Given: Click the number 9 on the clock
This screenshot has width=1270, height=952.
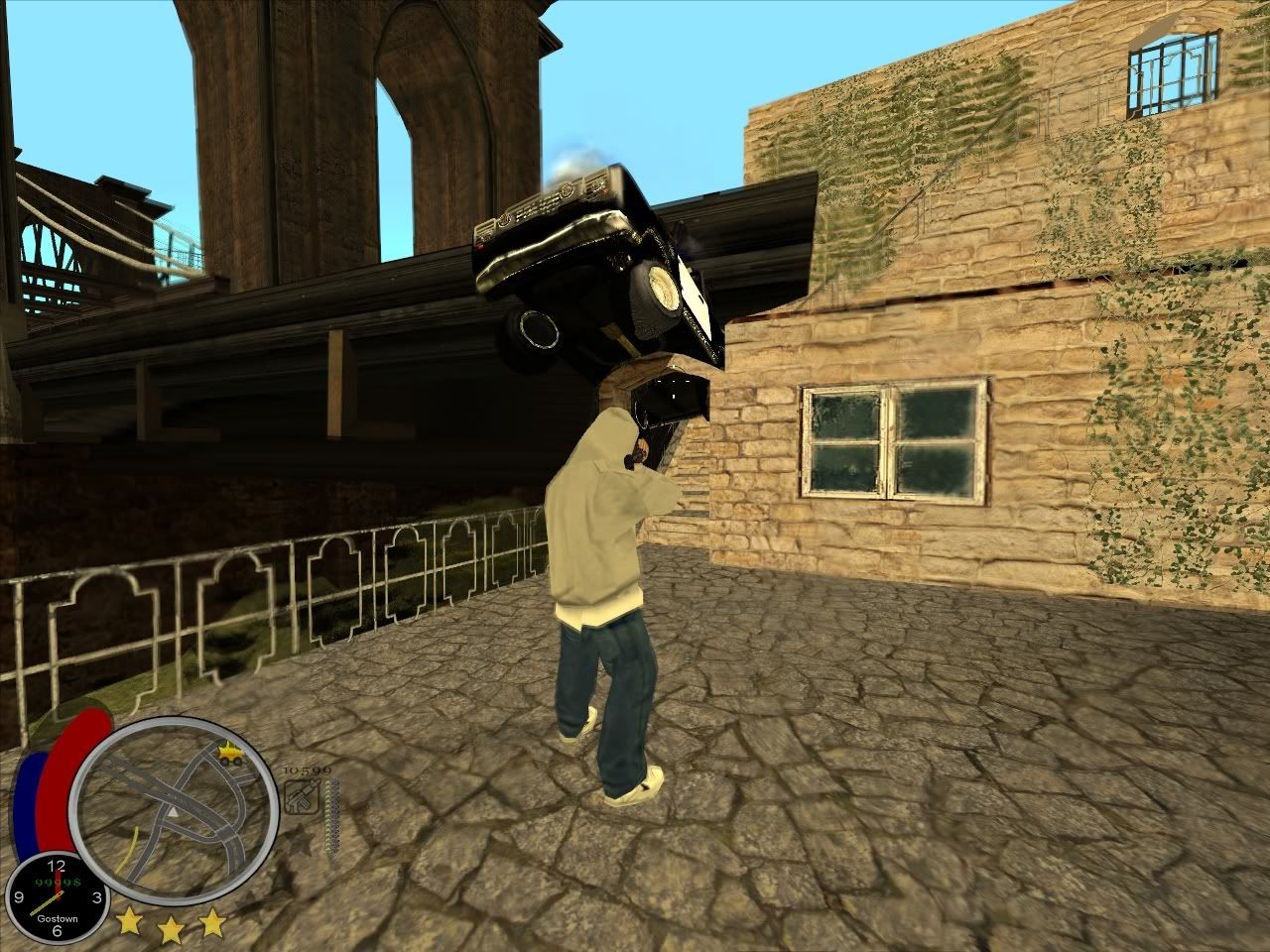Looking at the screenshot, I should point(19,897).
